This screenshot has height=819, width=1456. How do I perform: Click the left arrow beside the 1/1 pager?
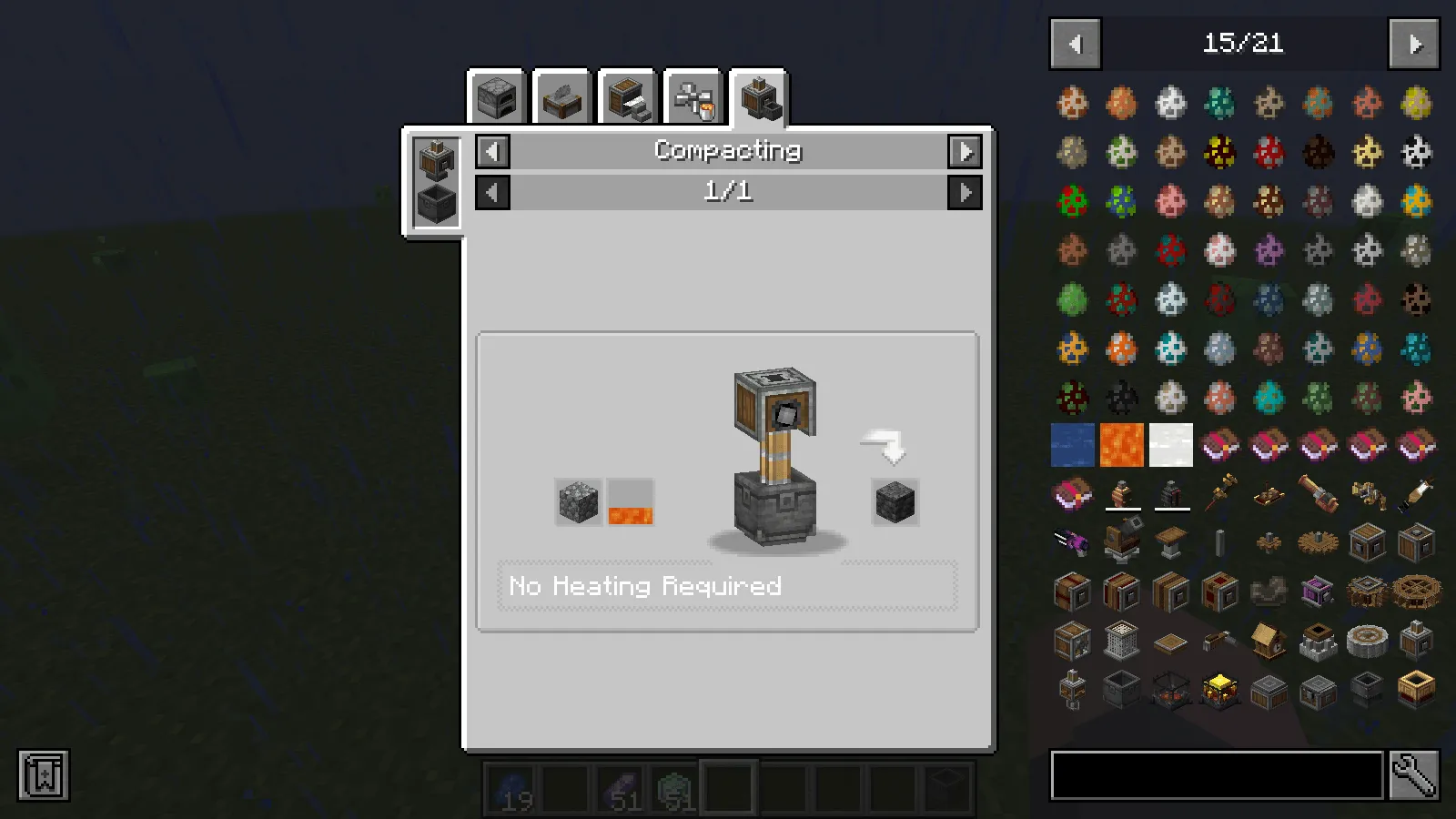click(491, 192)
